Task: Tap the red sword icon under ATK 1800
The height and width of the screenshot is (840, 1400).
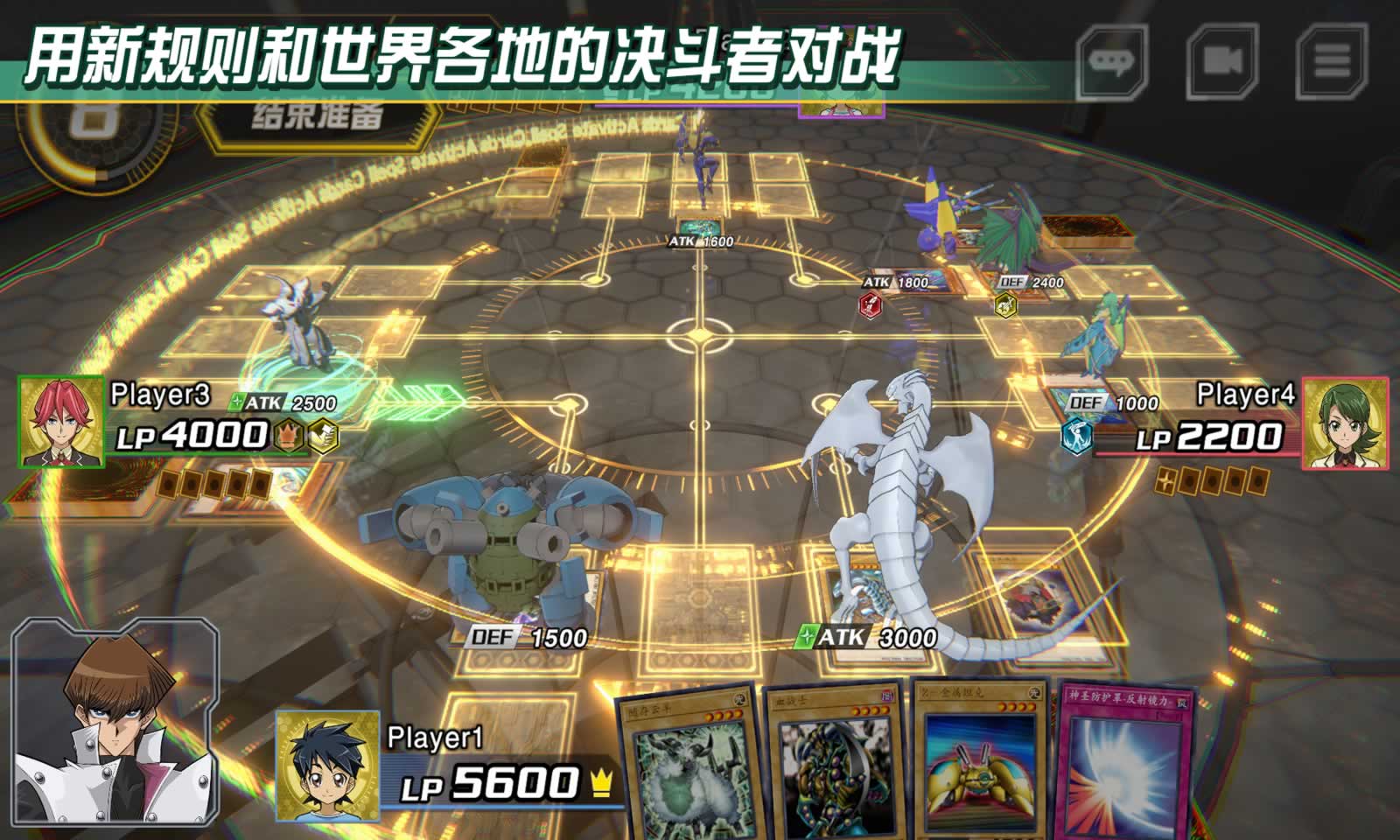Action: [871, 305]
